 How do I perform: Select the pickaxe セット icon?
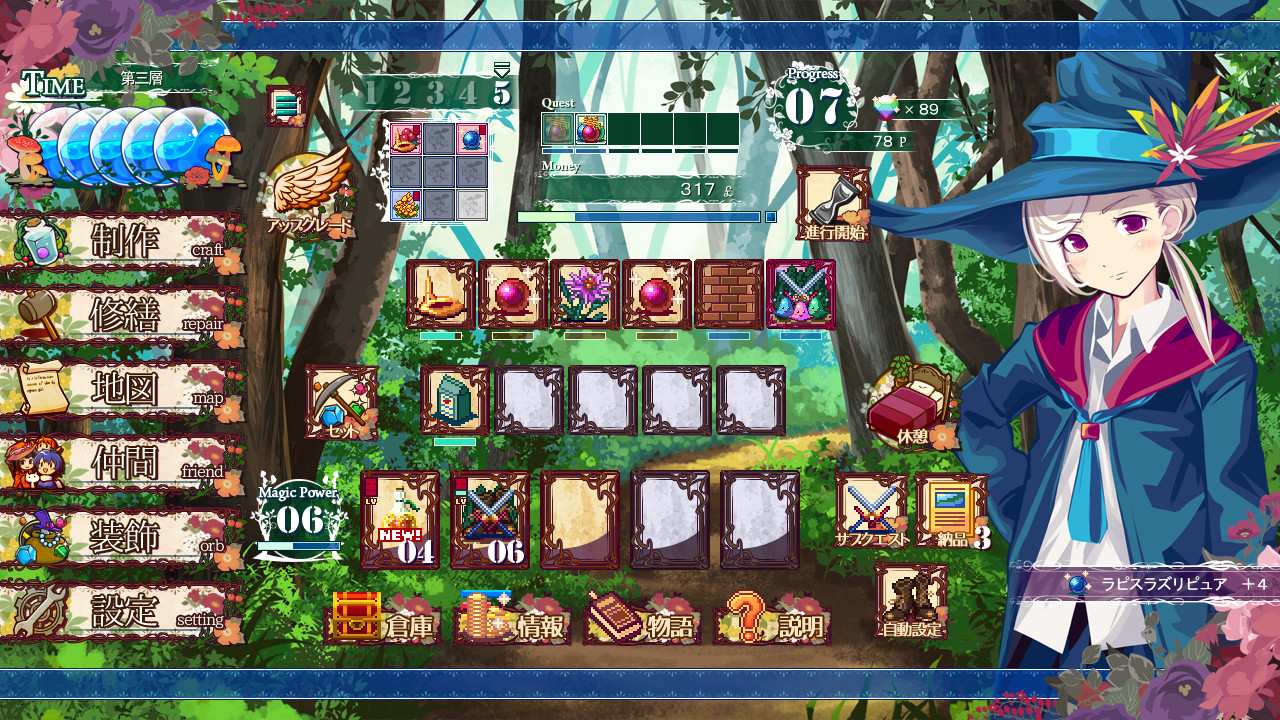point(342,400)
